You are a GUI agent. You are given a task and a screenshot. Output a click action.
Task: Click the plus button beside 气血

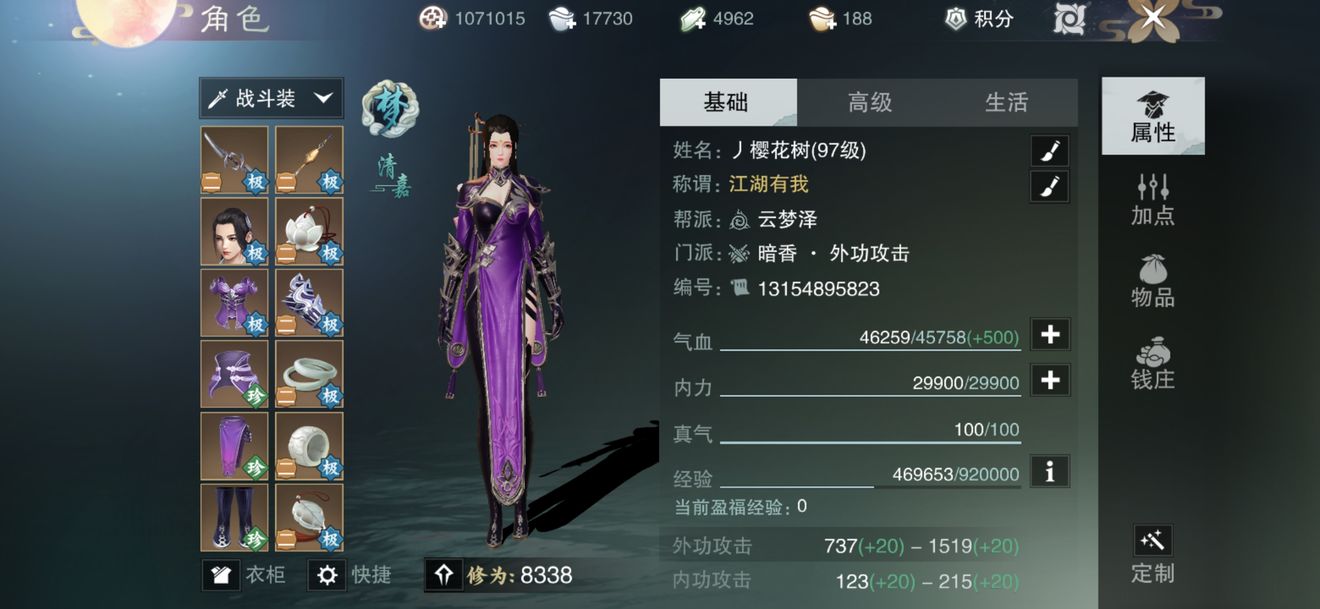point(1050,335)
